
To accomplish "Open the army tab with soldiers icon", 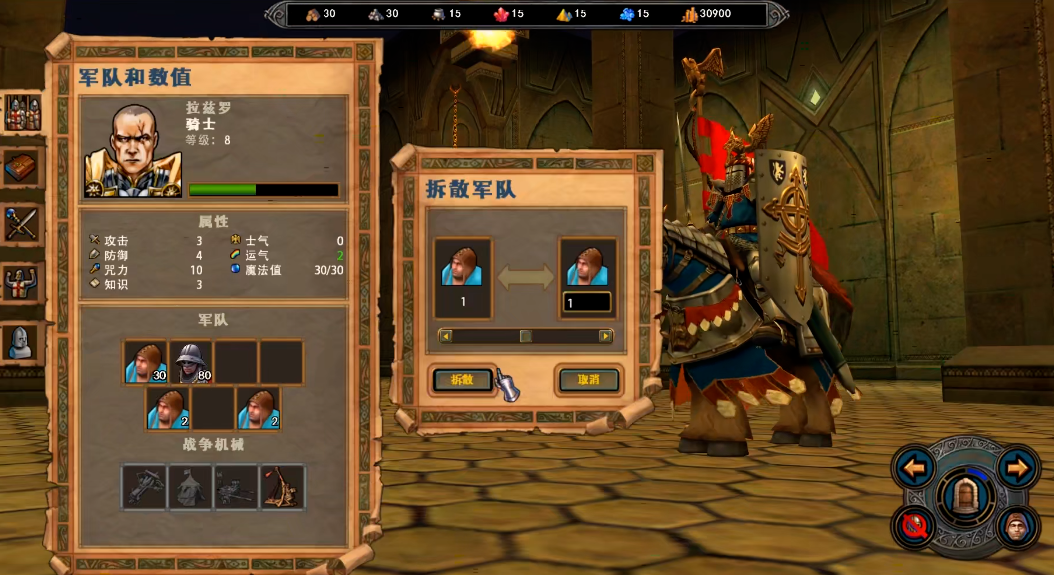I will (x=22, y=113).
